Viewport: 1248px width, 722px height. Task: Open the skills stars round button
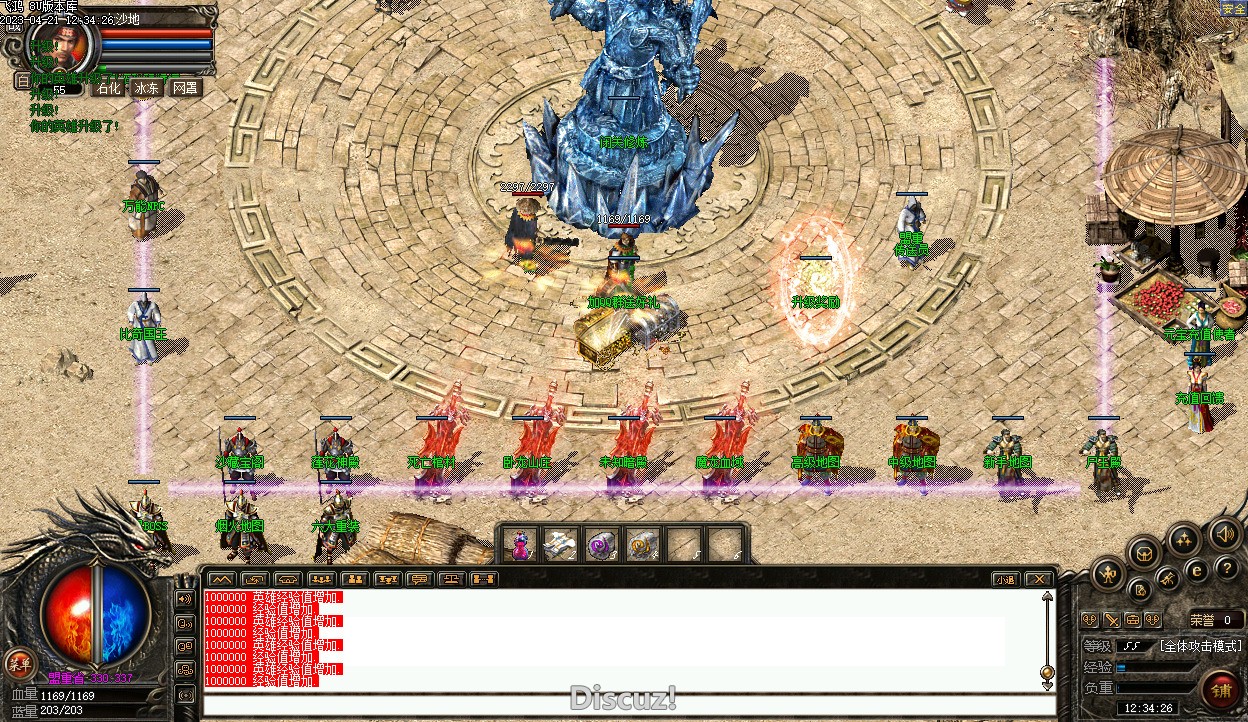coord(1184,541)
